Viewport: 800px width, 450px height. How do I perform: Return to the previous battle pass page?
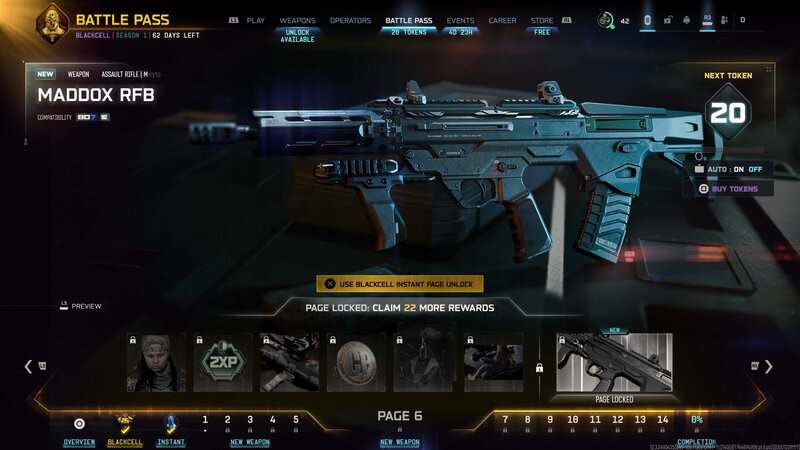click(x=29, y=366)
